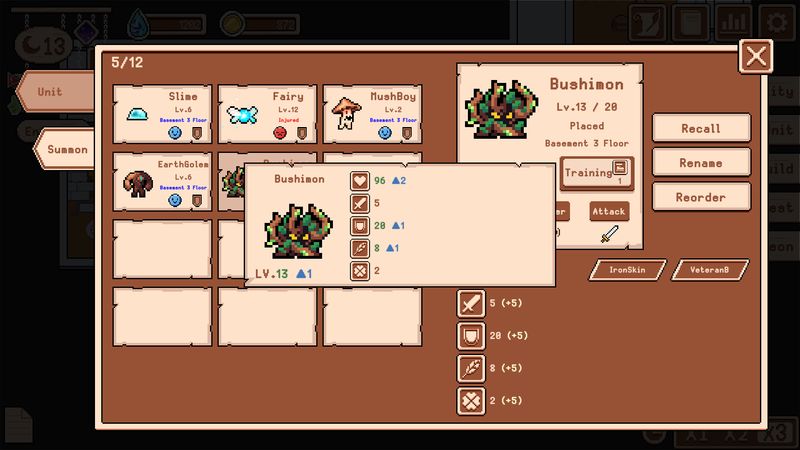
Task: Open the Reorder units option
Action: 701,197
